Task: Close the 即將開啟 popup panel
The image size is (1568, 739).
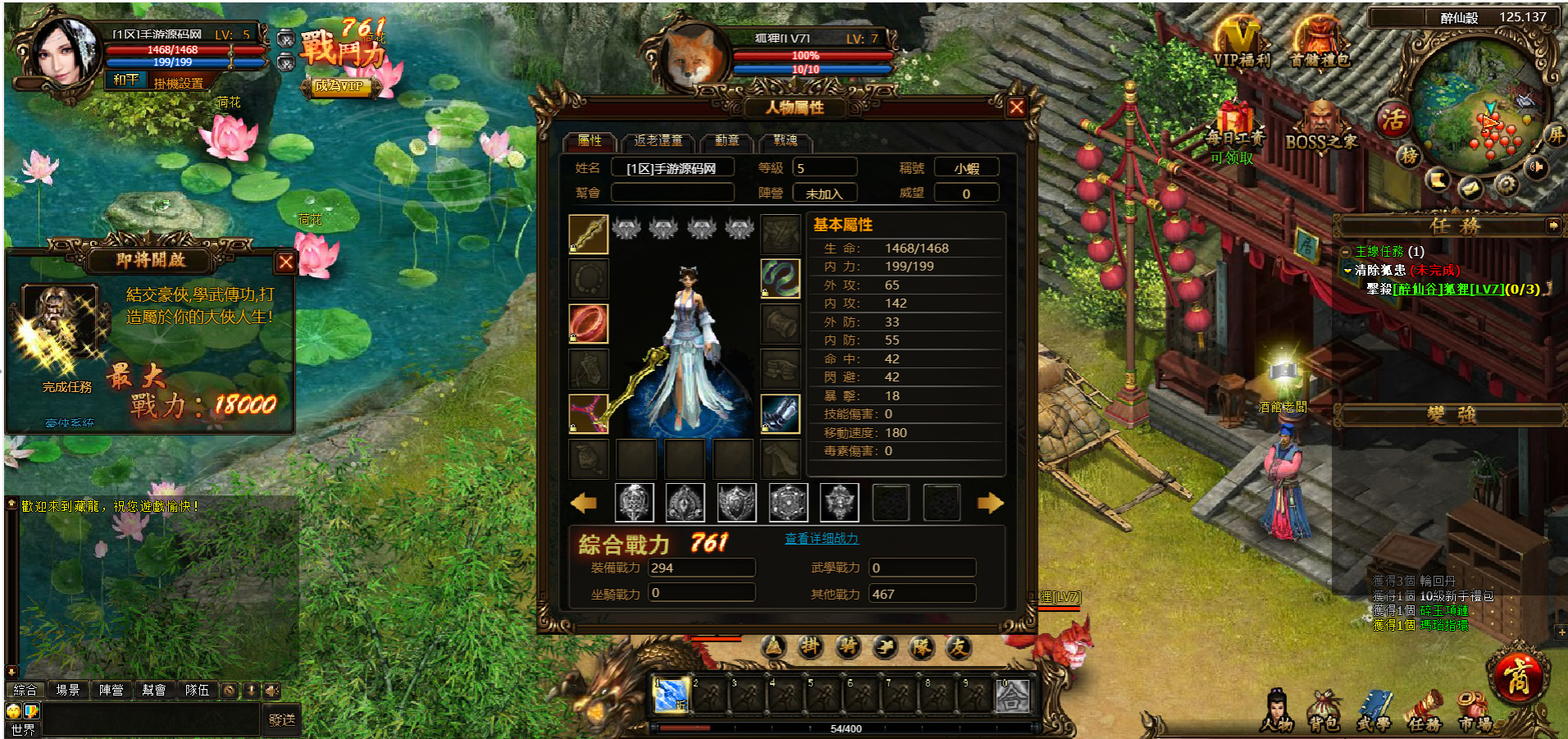Action: click(x=285, y=262)
